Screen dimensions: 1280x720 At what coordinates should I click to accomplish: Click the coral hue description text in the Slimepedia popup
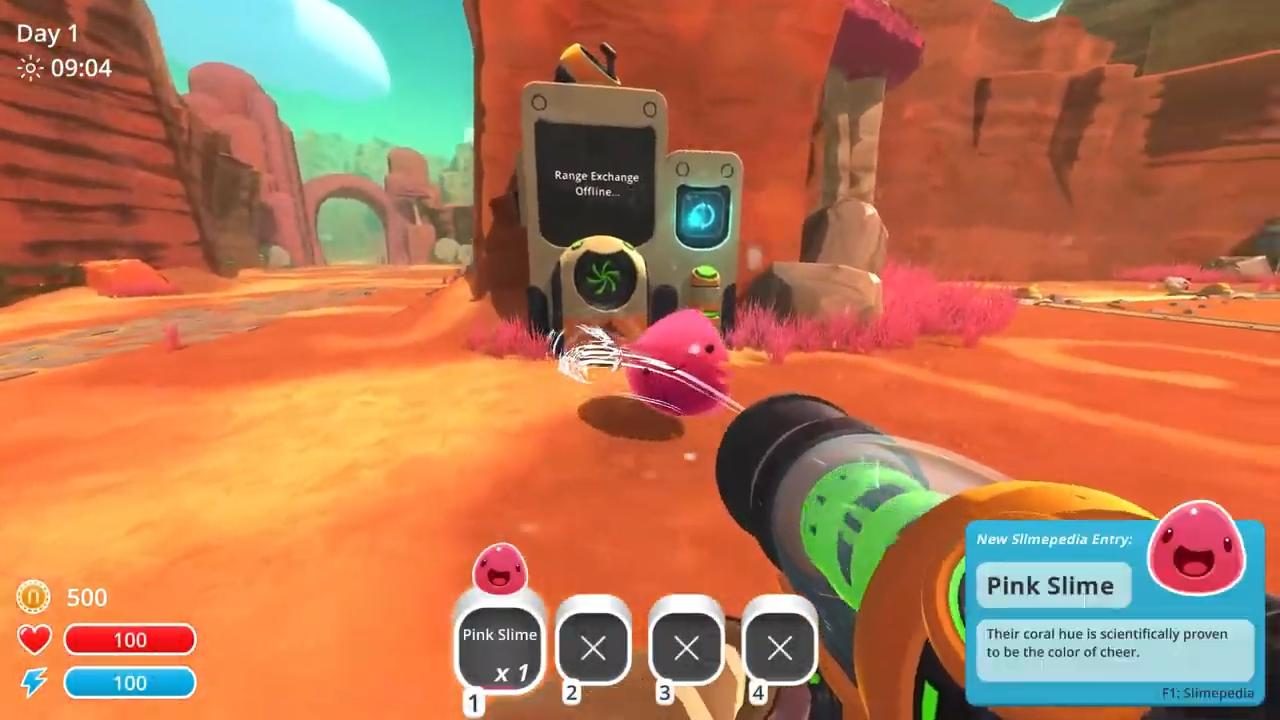coord(1107,642)
